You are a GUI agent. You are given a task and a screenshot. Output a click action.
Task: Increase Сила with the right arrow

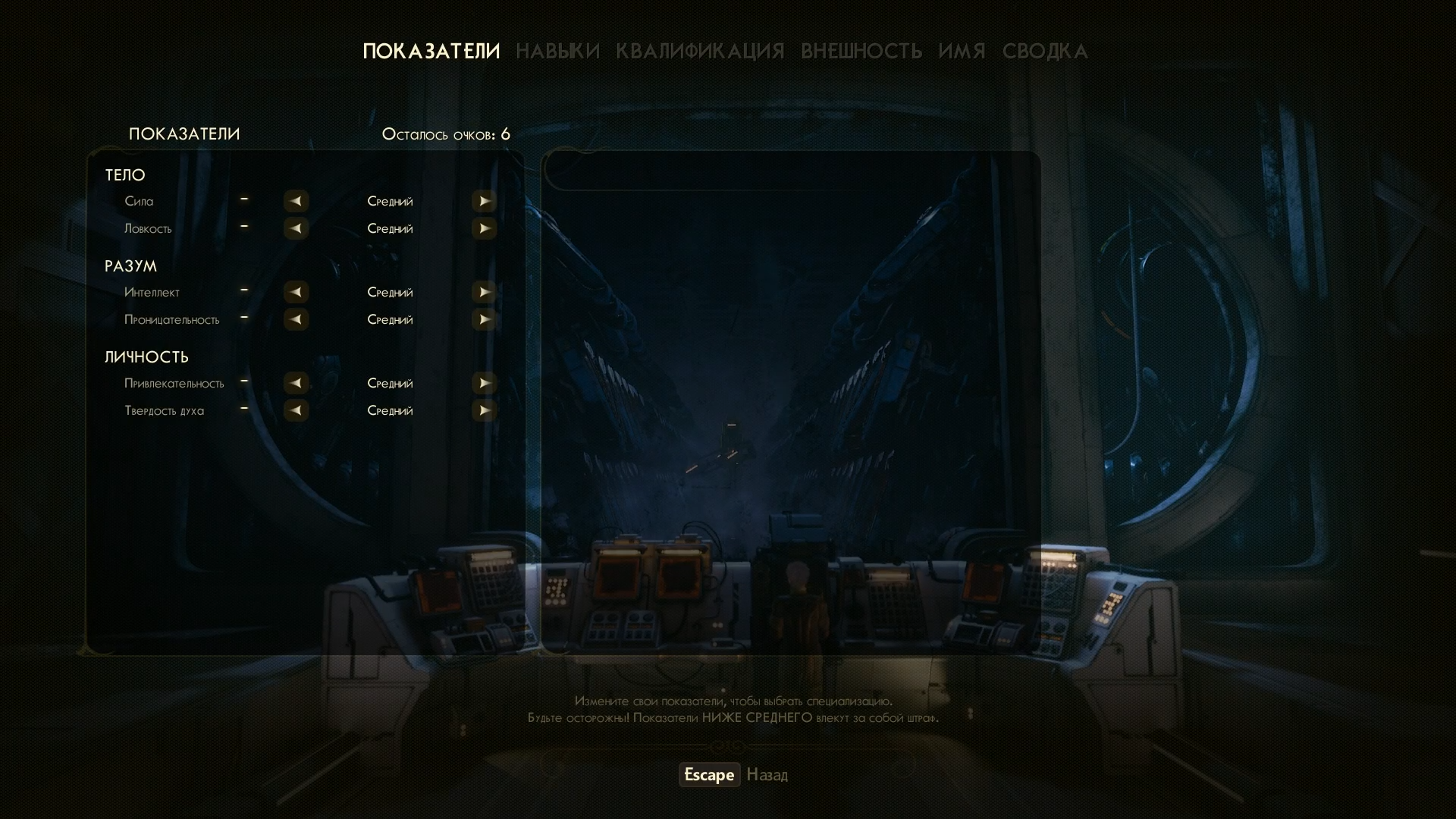click(484, 201)
